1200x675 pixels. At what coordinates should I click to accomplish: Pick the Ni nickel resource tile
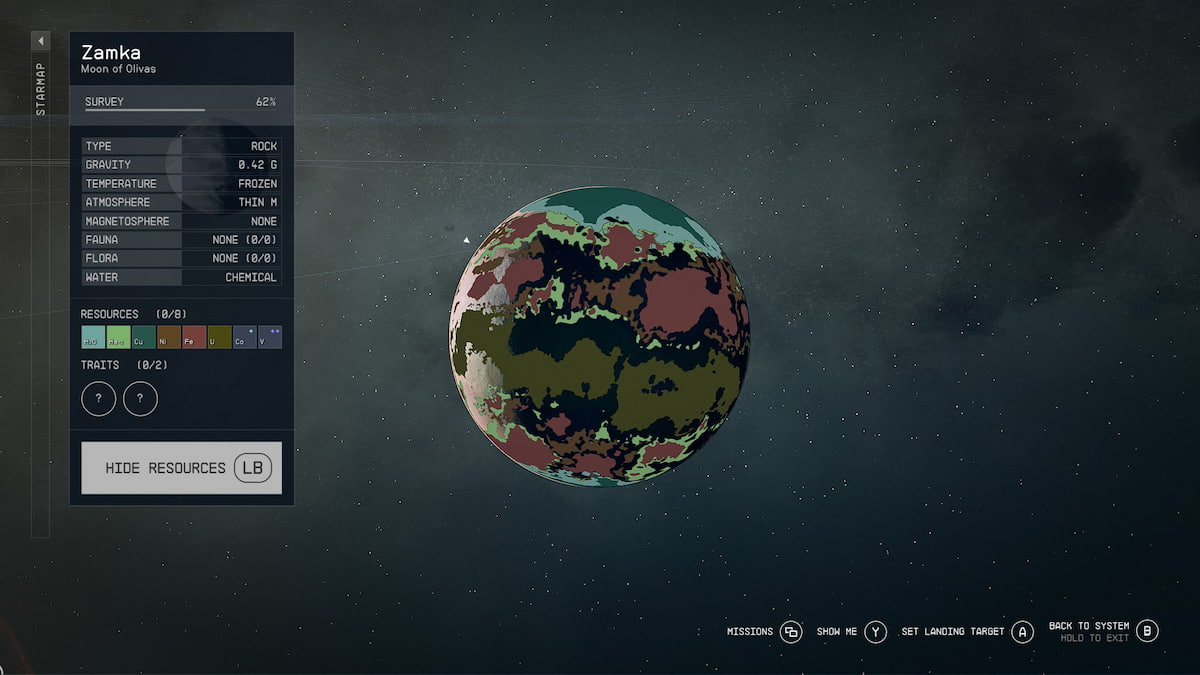click(169, 337)
